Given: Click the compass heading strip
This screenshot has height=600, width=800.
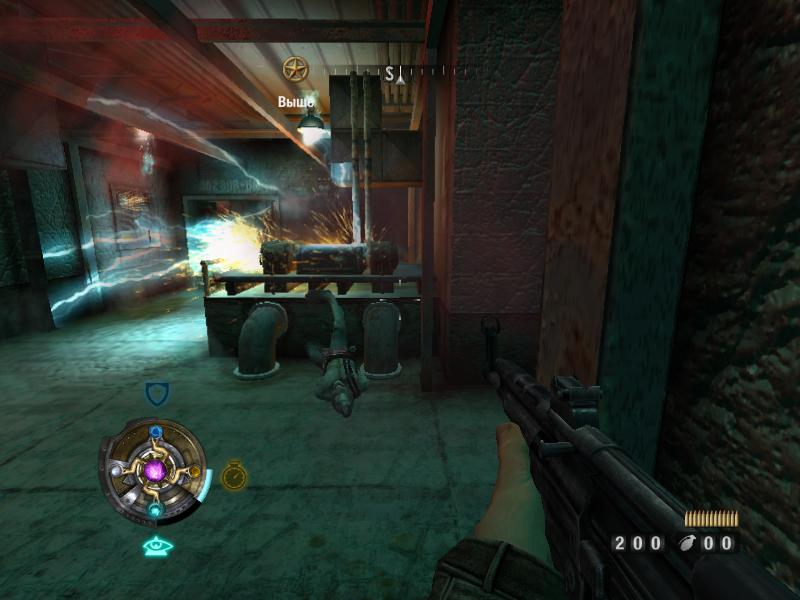Looking at the screenshot, I should coord(401,73).
